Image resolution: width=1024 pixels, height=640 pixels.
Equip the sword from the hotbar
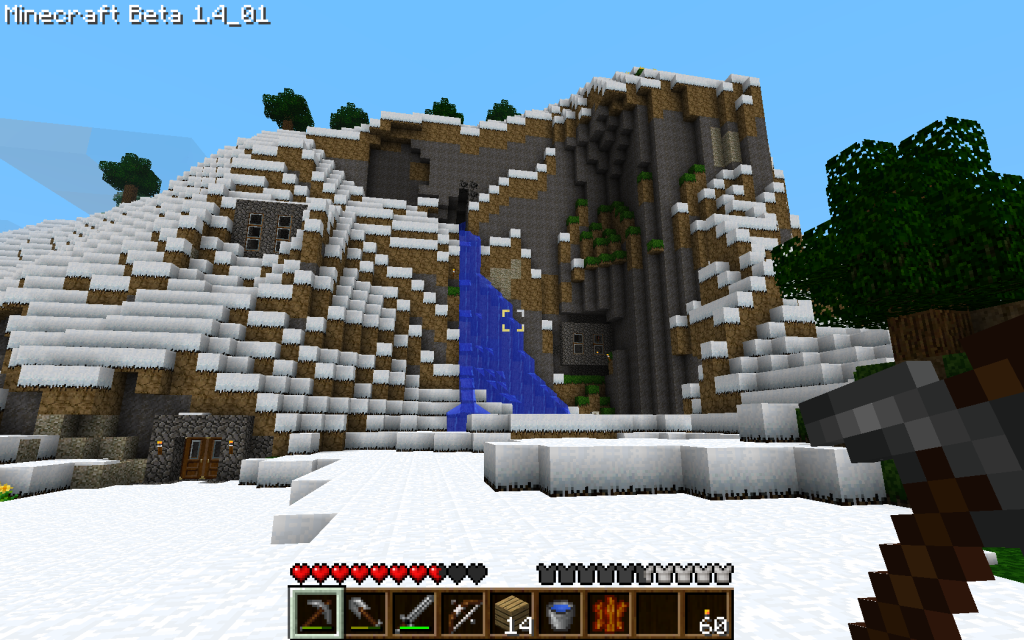coord(413,612)
